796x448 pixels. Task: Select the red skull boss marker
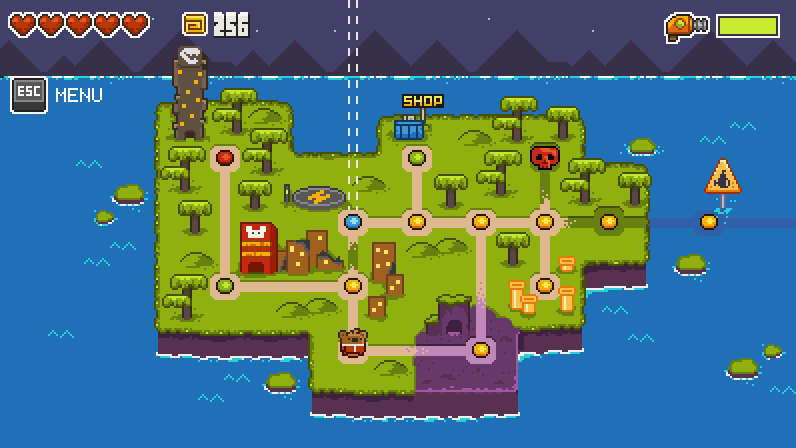(544, 157)
